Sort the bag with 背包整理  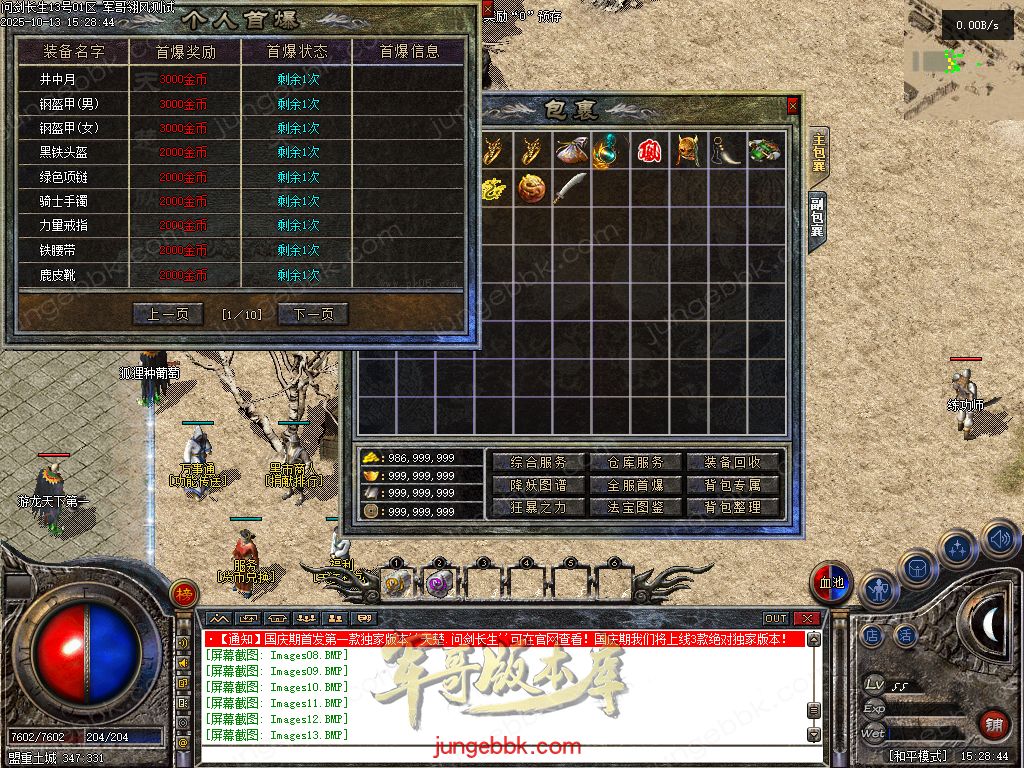point(733,507)
